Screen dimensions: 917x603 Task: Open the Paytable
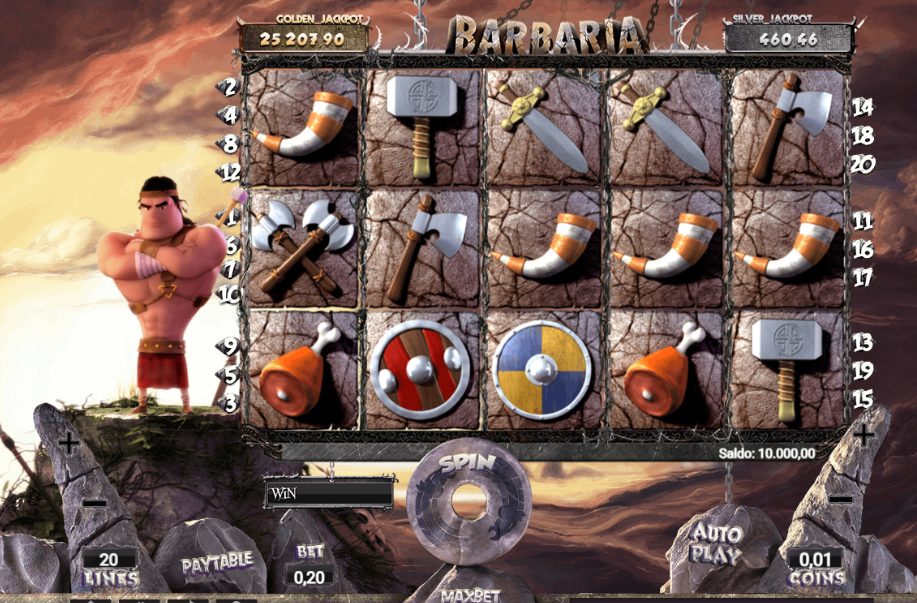(x=215, y=563)
